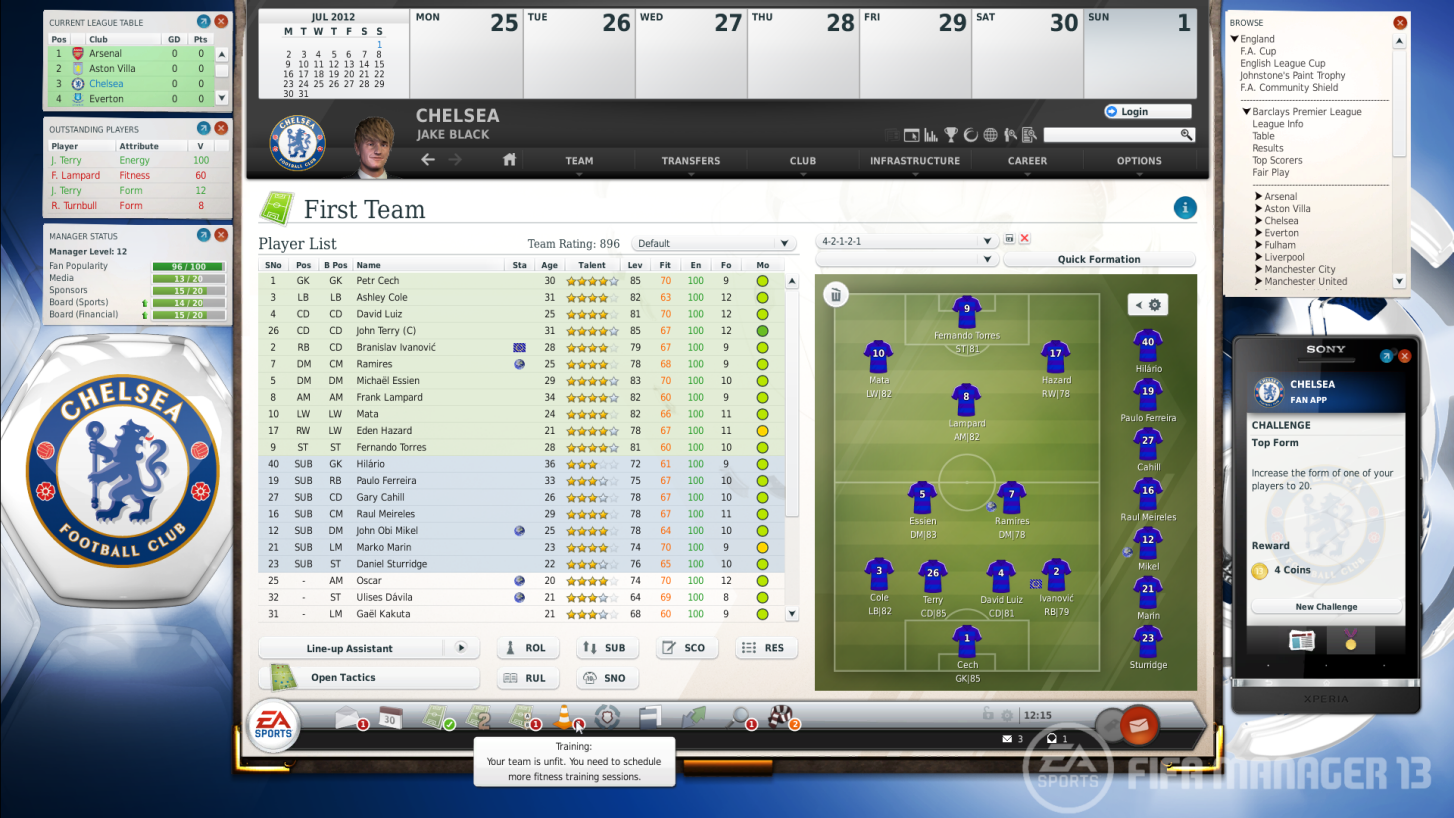Click the trash can icon above the pitch
Image resolution: width=1454 pixels, height=818 pixels.
[835, 294]
